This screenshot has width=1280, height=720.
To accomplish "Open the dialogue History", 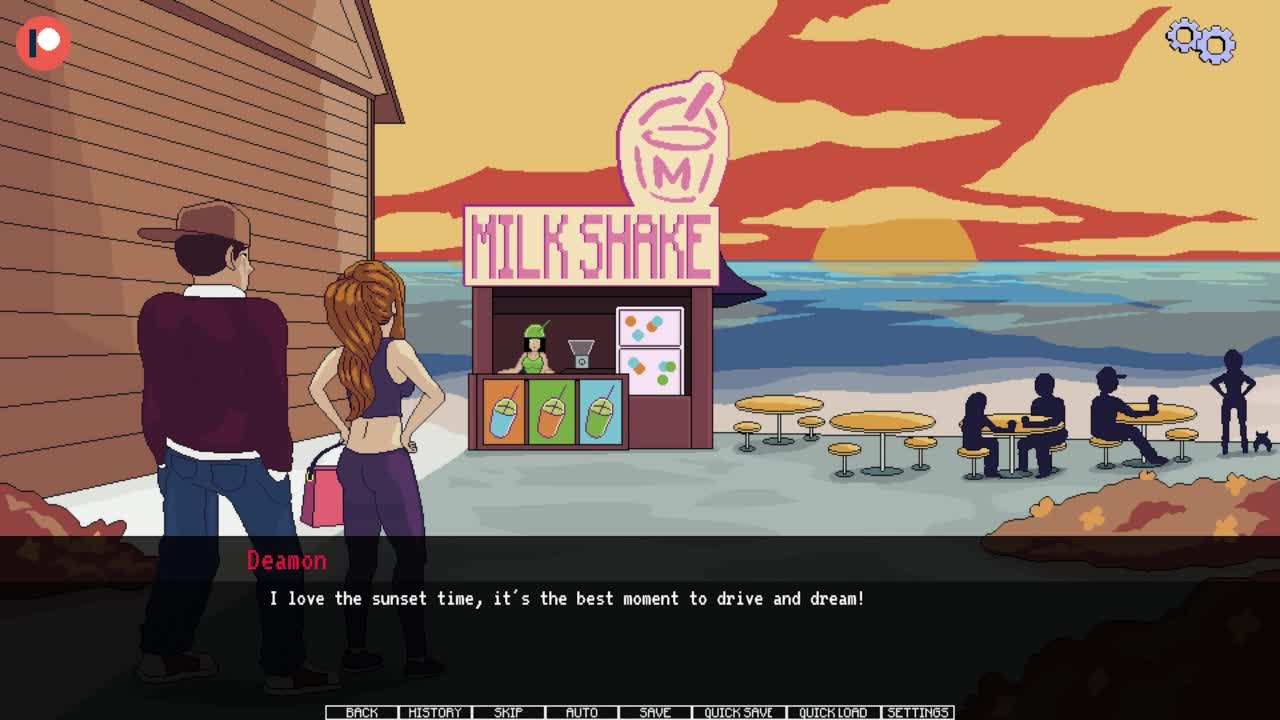I will pos(435,712).
